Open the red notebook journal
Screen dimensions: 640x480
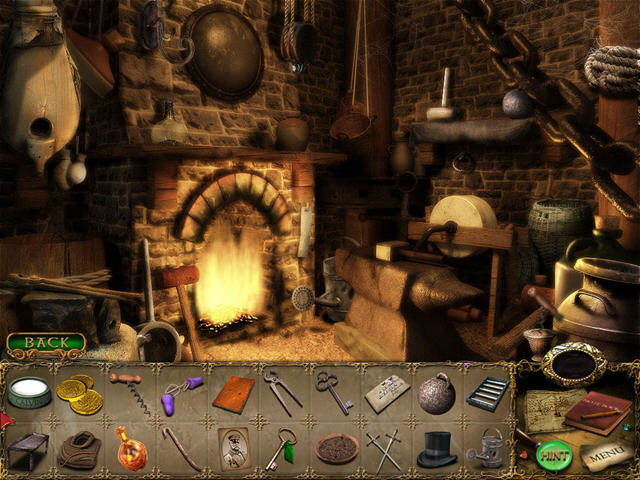(x=596, y=410)
